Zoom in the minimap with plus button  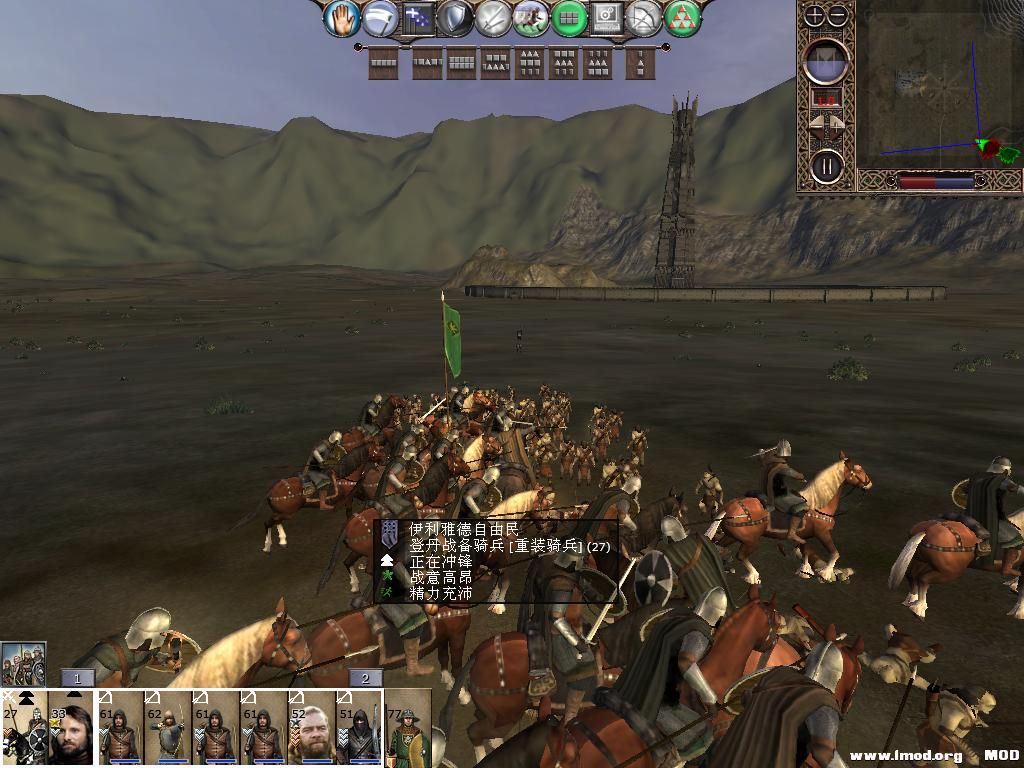815,15
